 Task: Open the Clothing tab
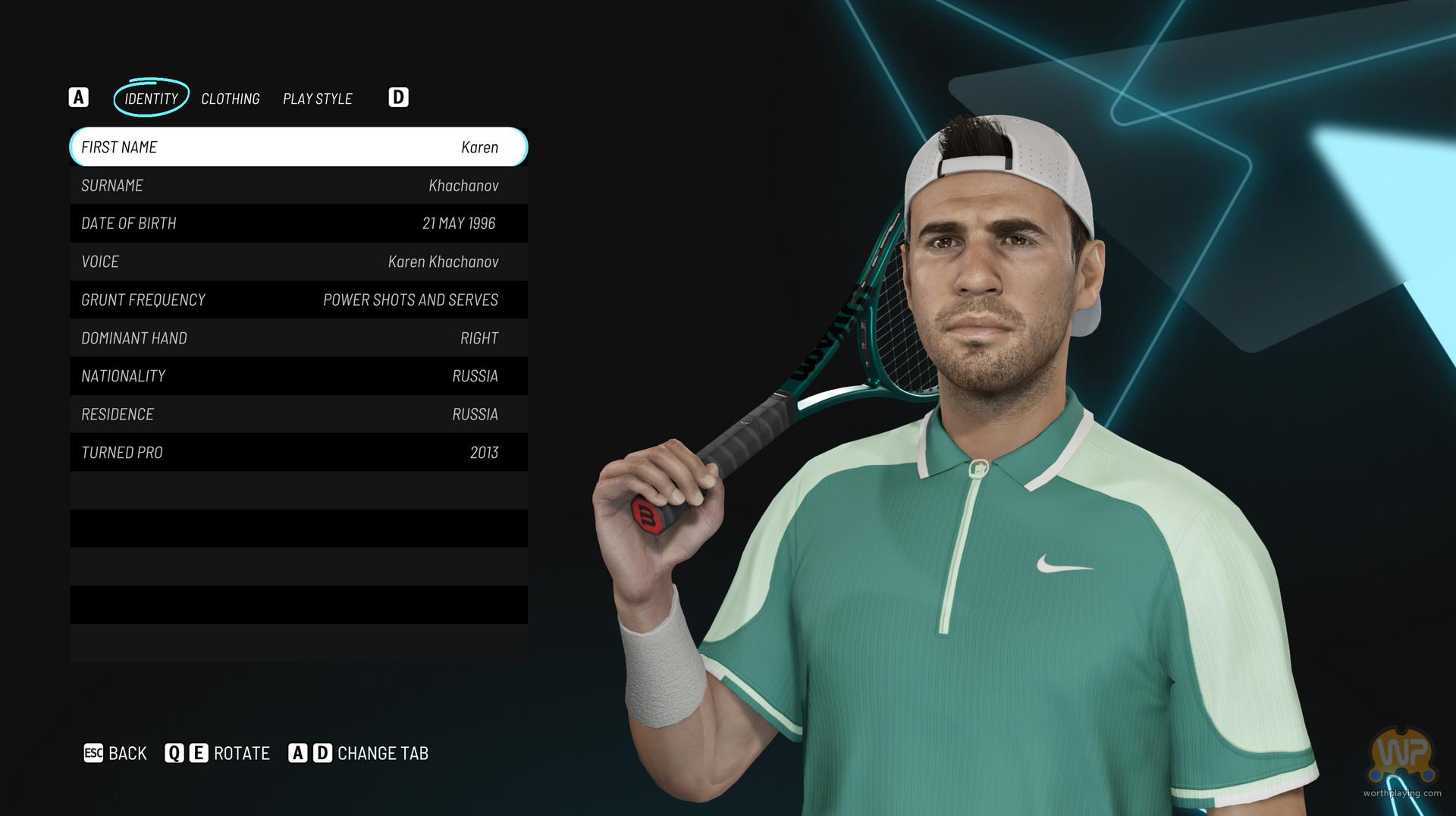[231, 99]
